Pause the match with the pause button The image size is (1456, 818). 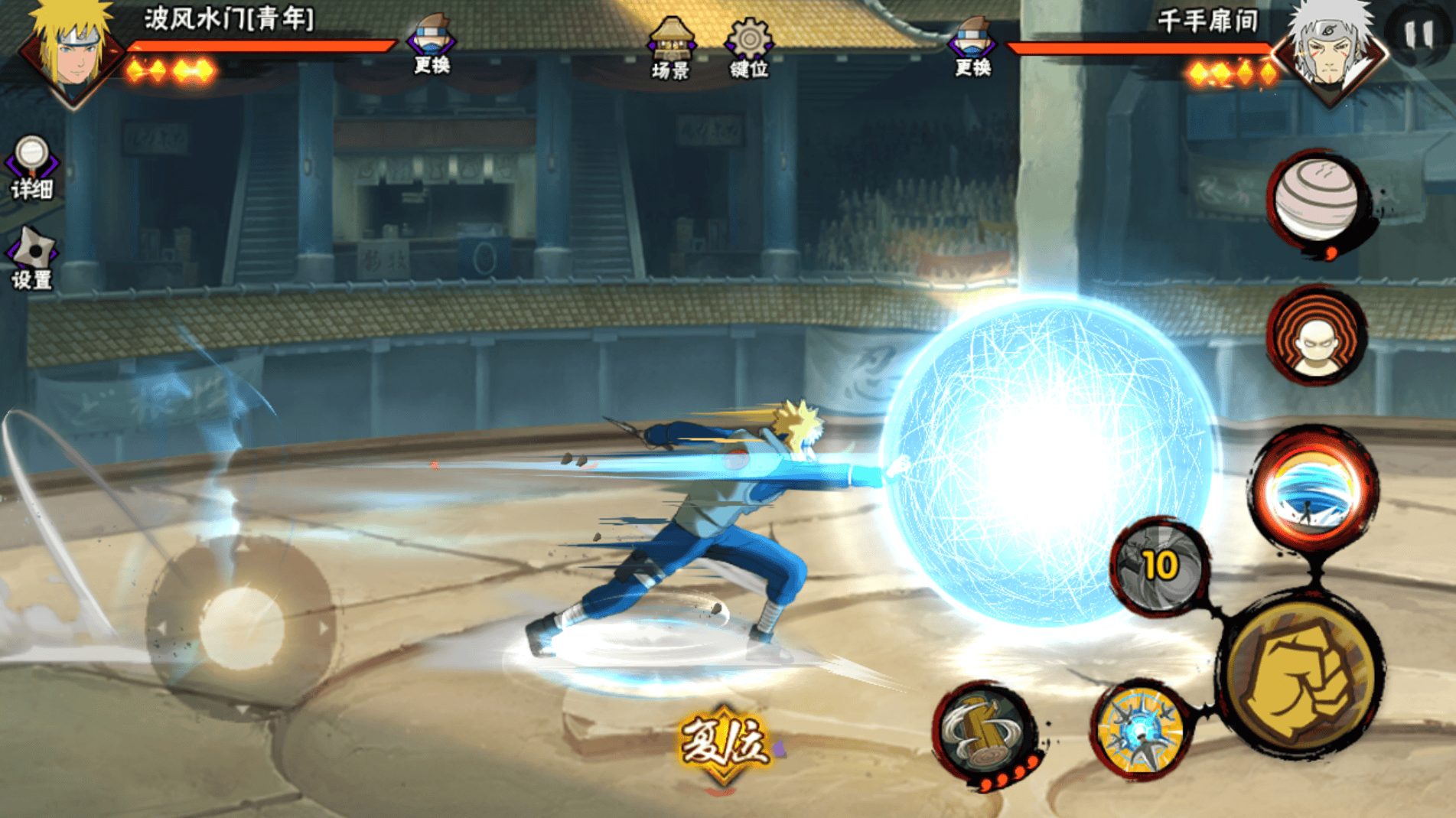click(1419, 34)
